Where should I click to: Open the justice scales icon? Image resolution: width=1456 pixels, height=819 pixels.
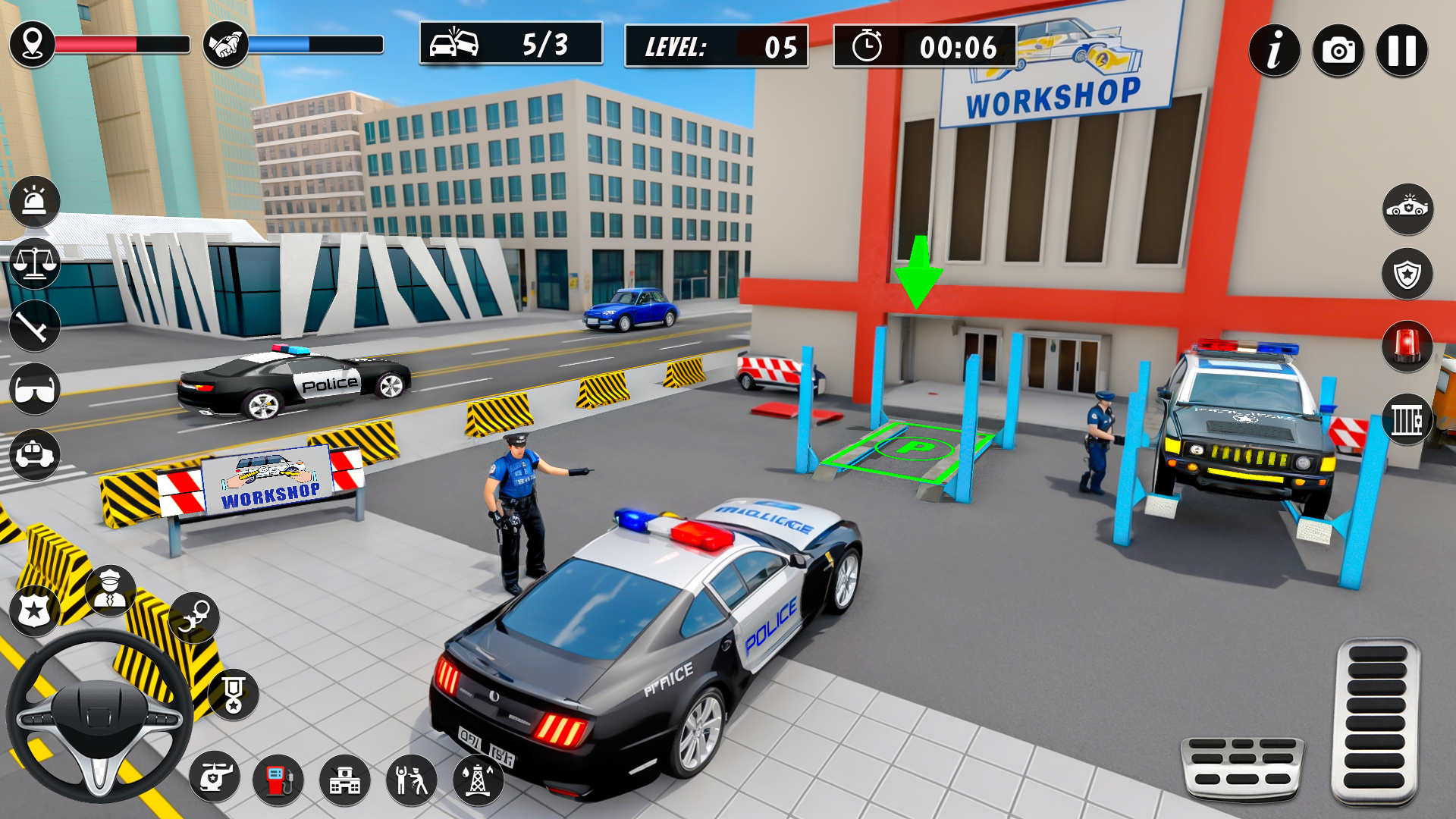[34, 264]
